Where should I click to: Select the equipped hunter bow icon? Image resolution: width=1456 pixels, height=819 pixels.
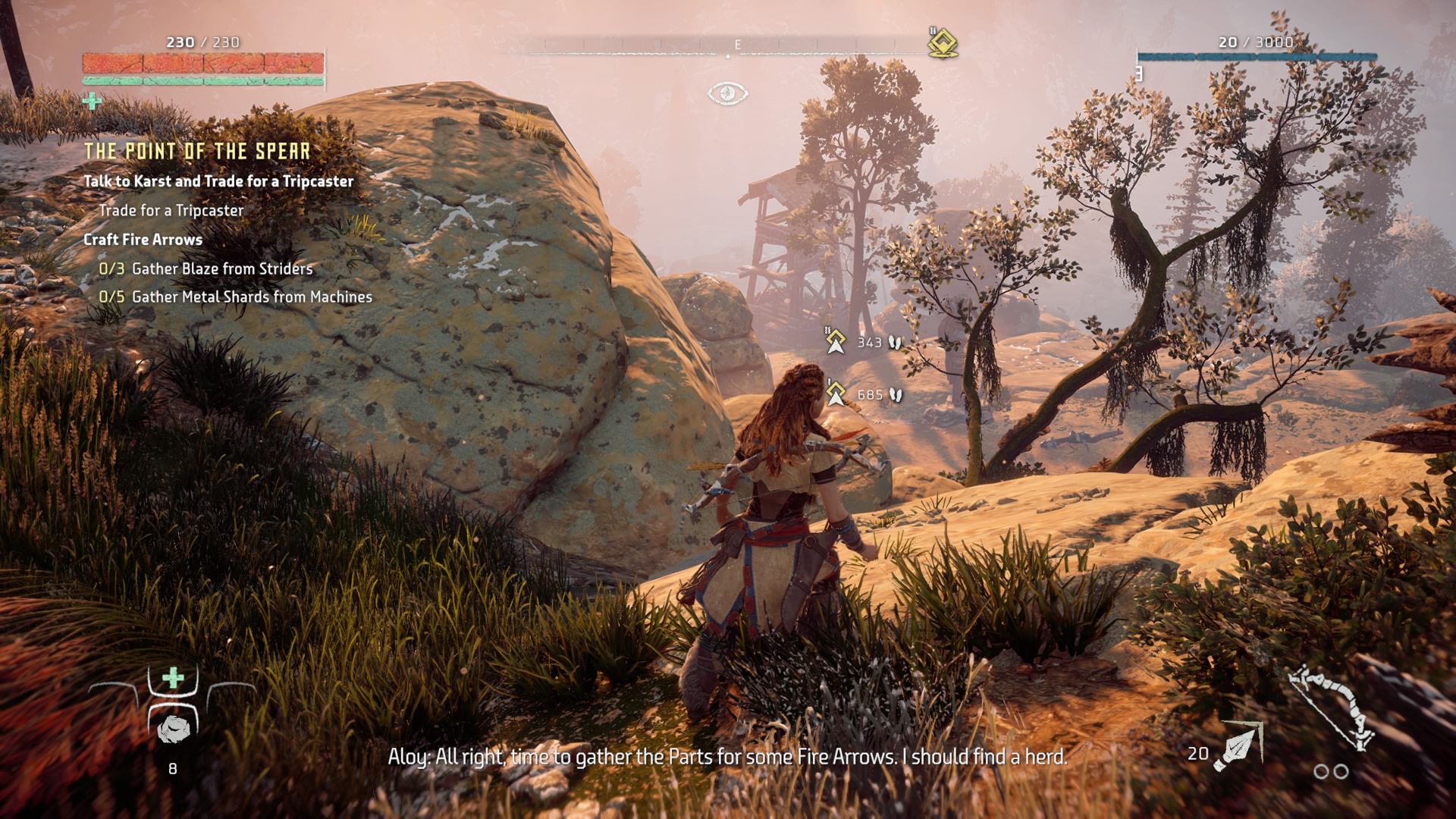click(x=1332, y=707)
